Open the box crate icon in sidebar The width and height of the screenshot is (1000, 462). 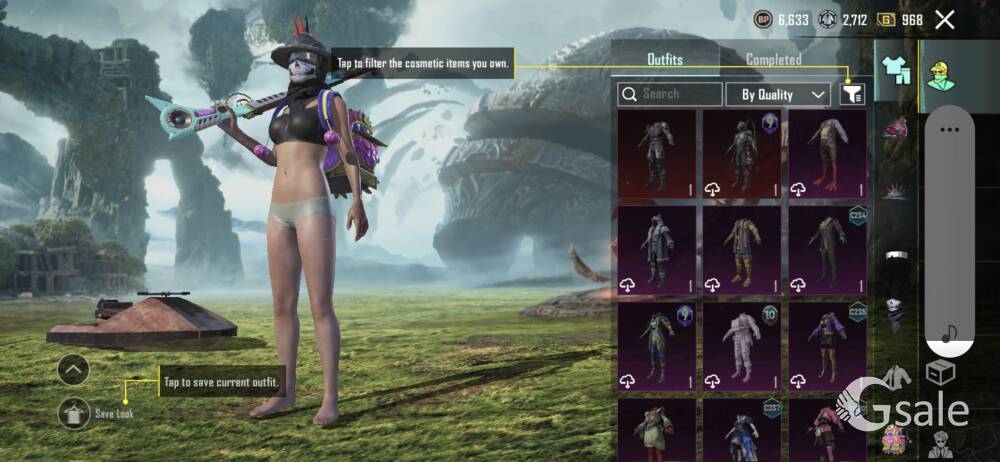(x=940, y=373)
